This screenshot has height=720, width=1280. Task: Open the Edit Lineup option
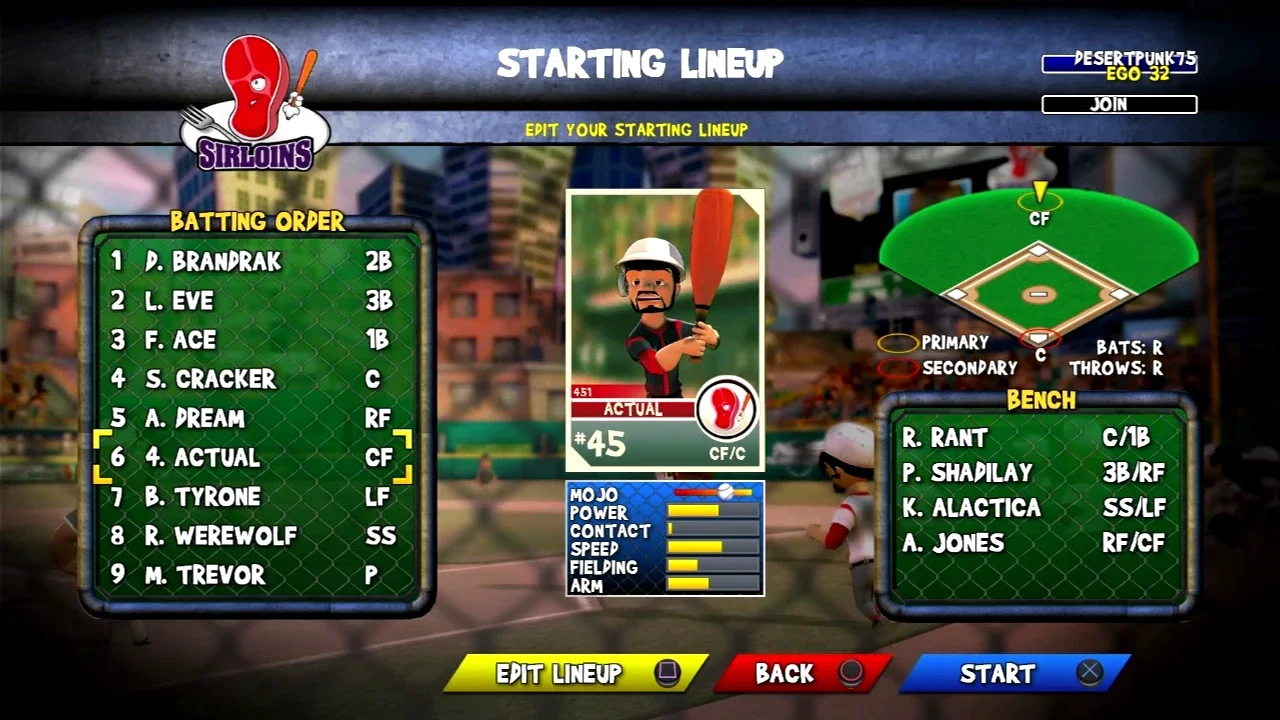pos(575,674)
